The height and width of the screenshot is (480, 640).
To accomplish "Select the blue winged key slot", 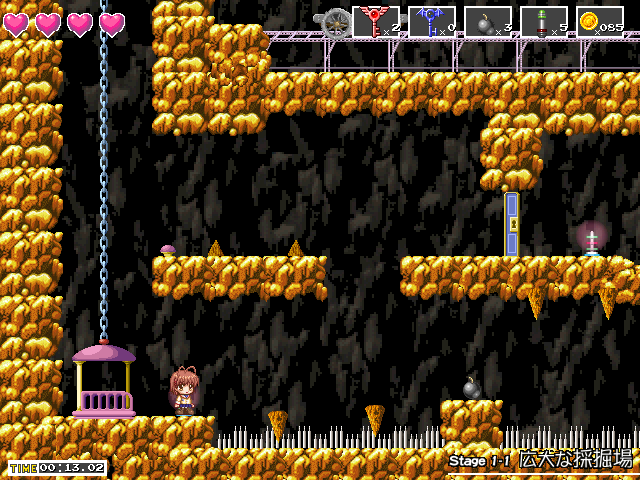I will tap(432, 22).
